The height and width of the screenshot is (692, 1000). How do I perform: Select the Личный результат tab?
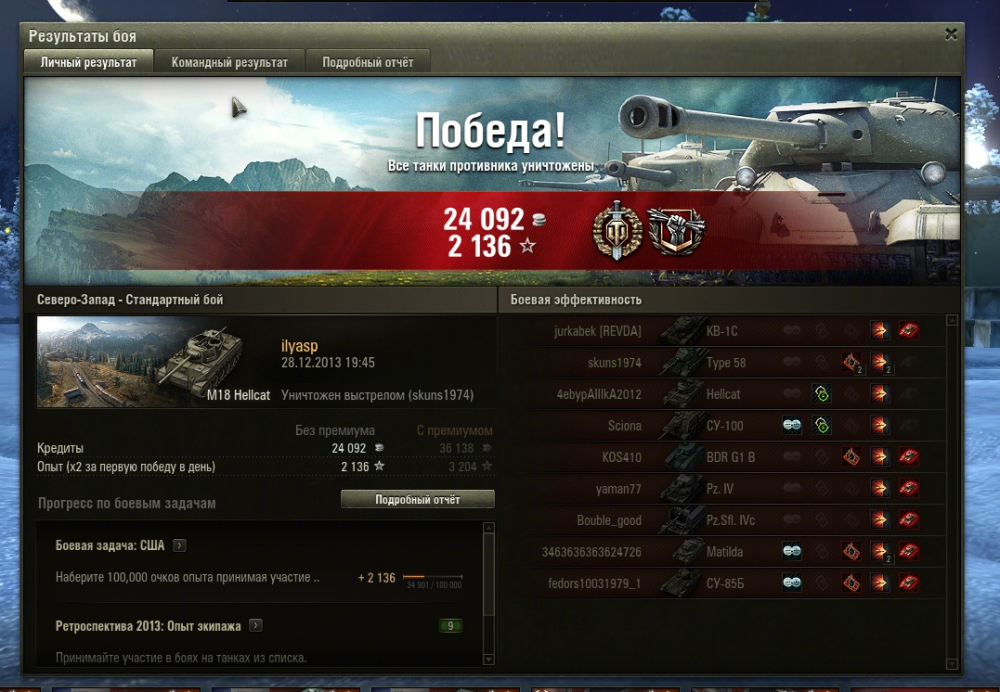click(x=88, y=62)
